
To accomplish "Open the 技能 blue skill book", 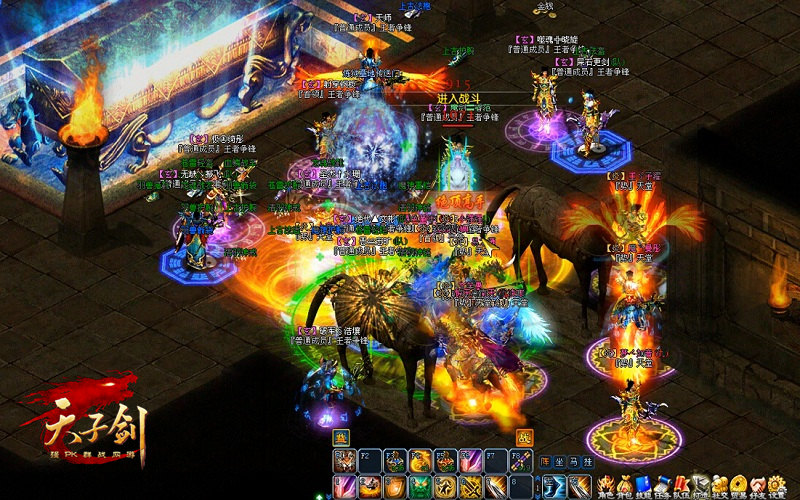I will (643, 484).
